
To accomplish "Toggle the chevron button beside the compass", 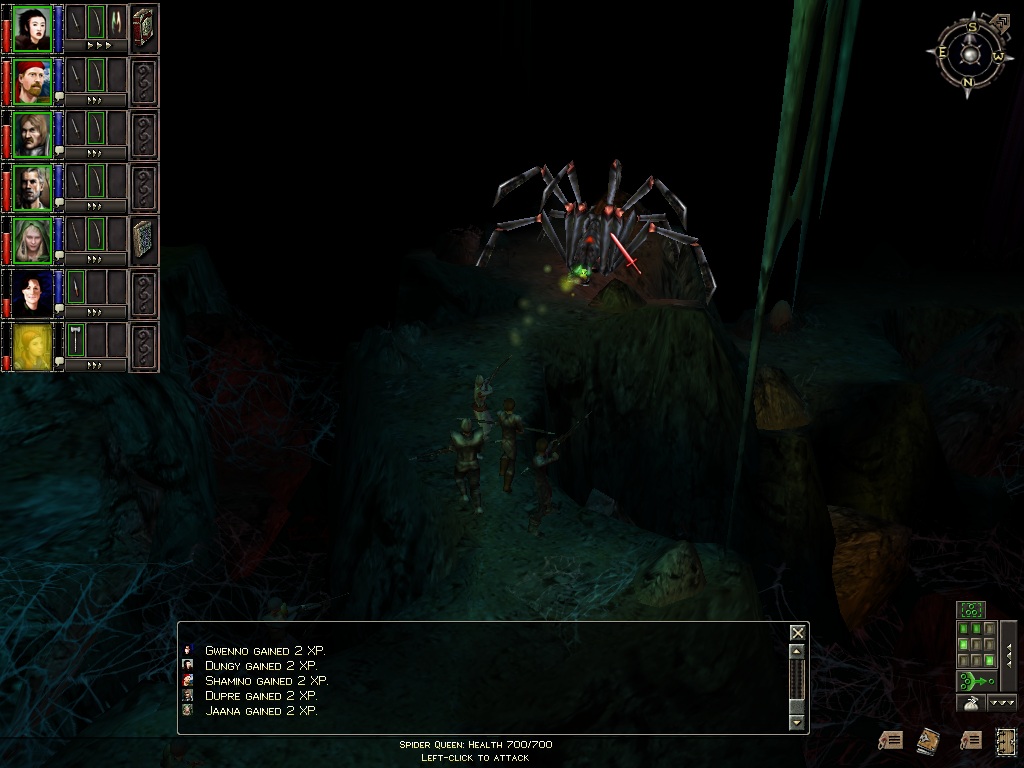I will pos(1002,20).
